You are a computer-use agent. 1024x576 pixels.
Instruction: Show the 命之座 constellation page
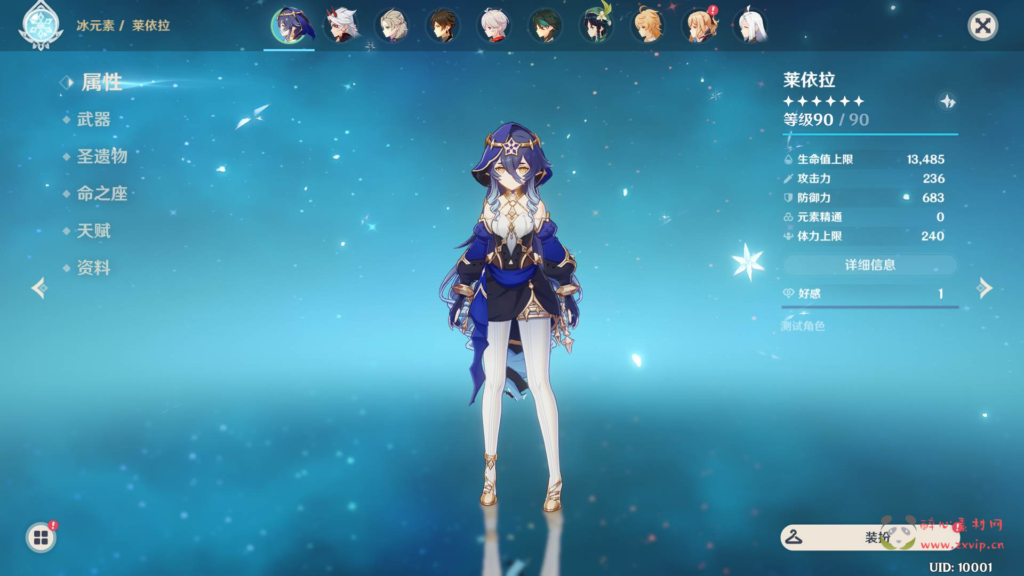point(101,193)
